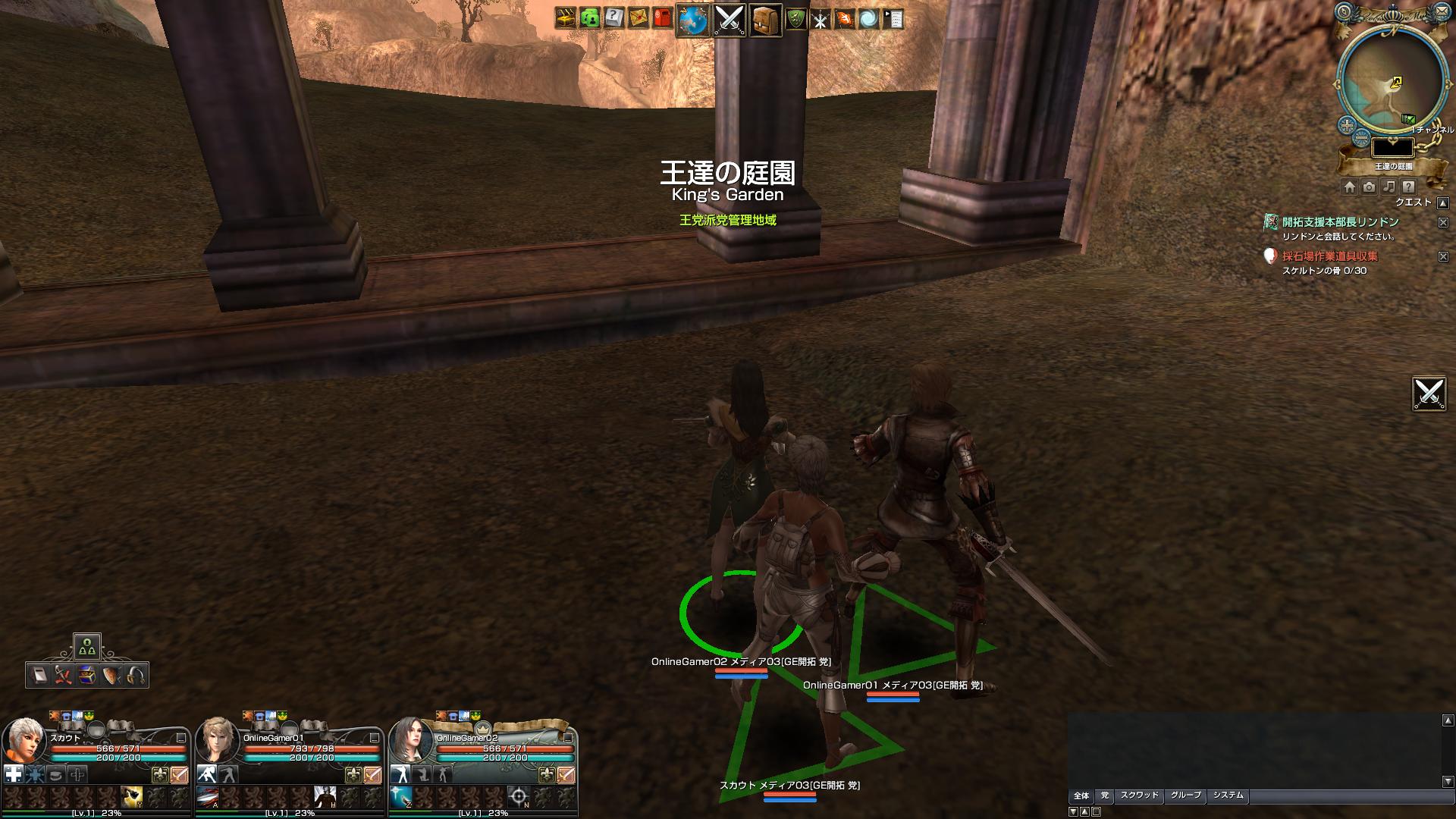The image size is (1456, 819).
Task: Click the camera screenshot button under minimap
Action: pyautogui.click(x=1369, y=187)
